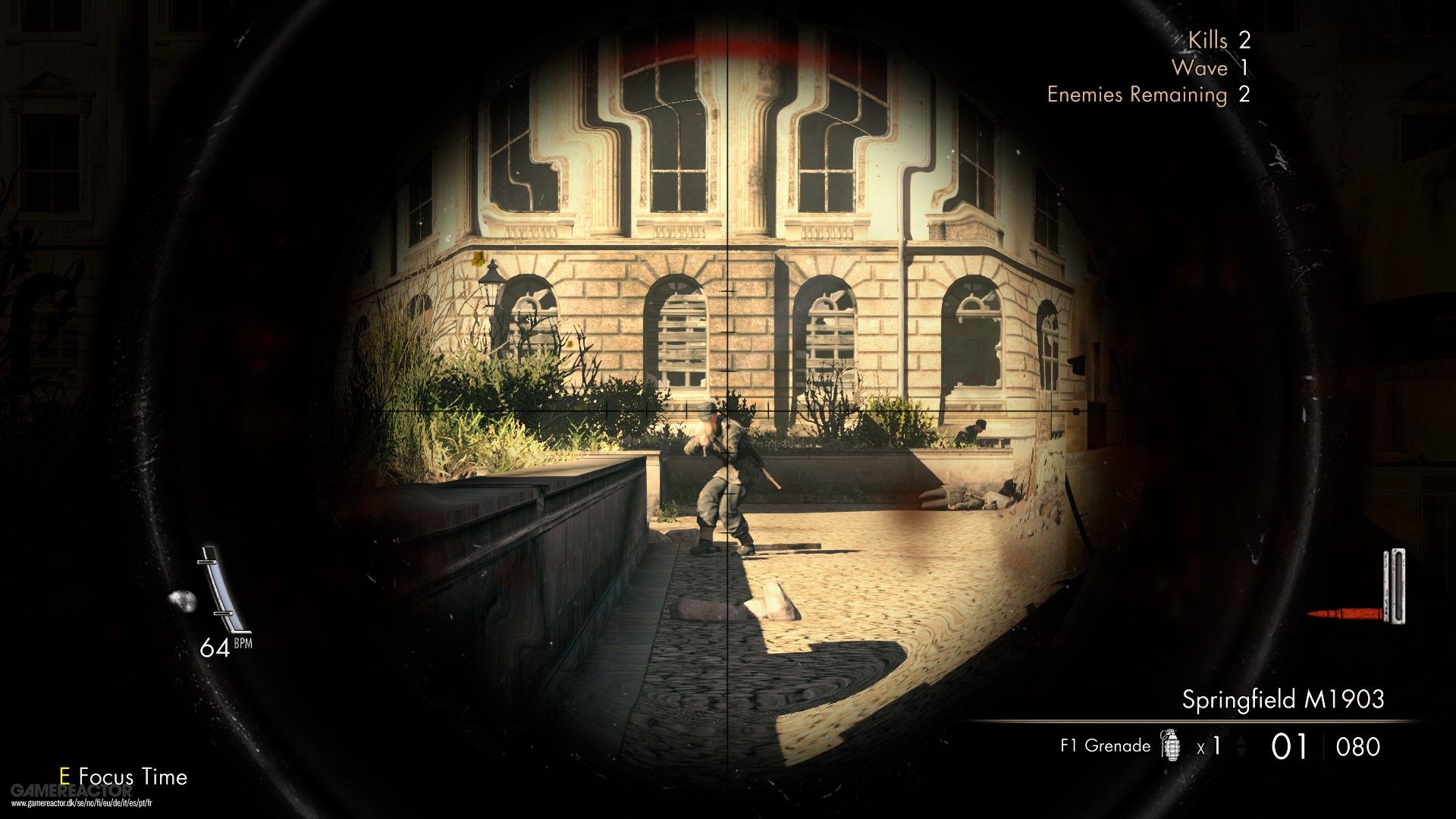Click the down arrow beside grenade count

coord(1242,752)
